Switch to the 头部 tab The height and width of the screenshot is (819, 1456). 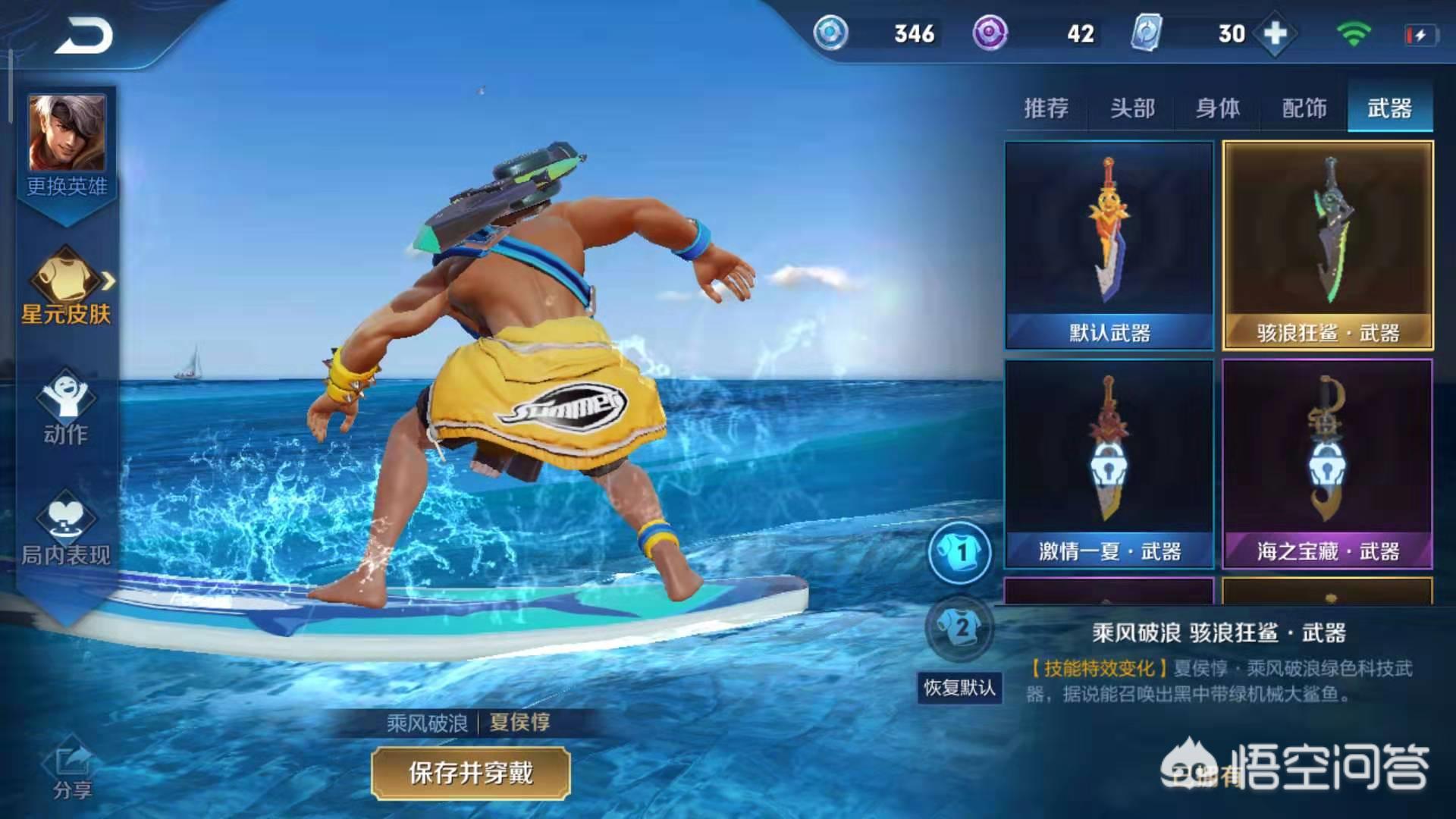[x=1132, y=108]
